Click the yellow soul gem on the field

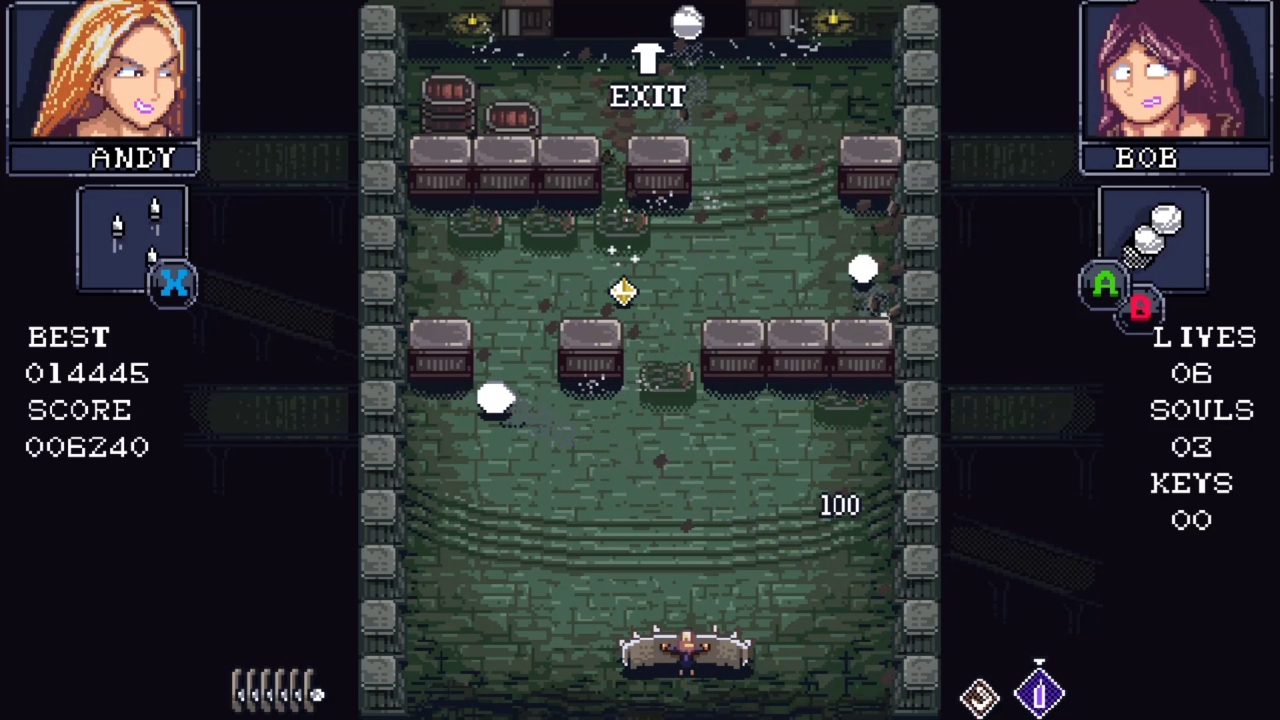click(x=623, y=291)
